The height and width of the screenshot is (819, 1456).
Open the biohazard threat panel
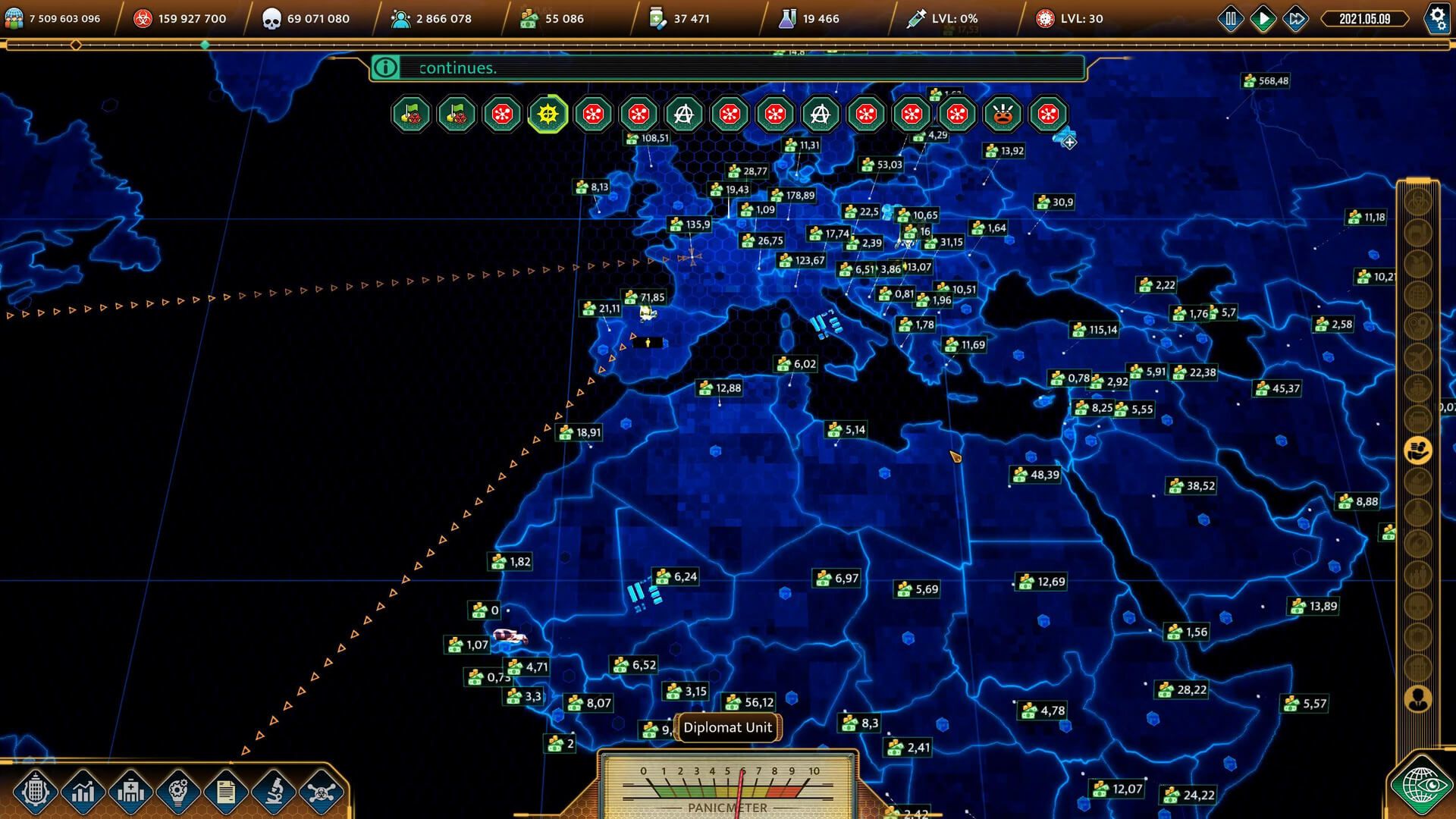[x=322, y=791]
